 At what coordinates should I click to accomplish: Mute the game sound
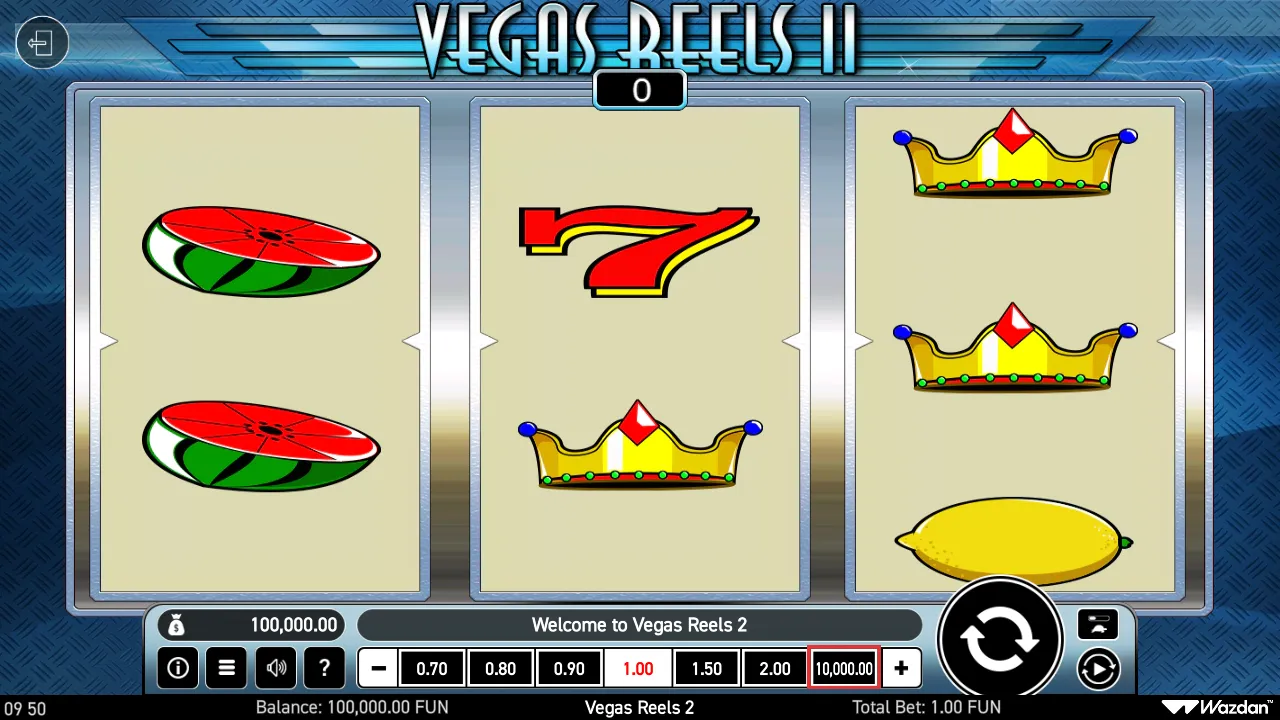[x=275, y=668]
